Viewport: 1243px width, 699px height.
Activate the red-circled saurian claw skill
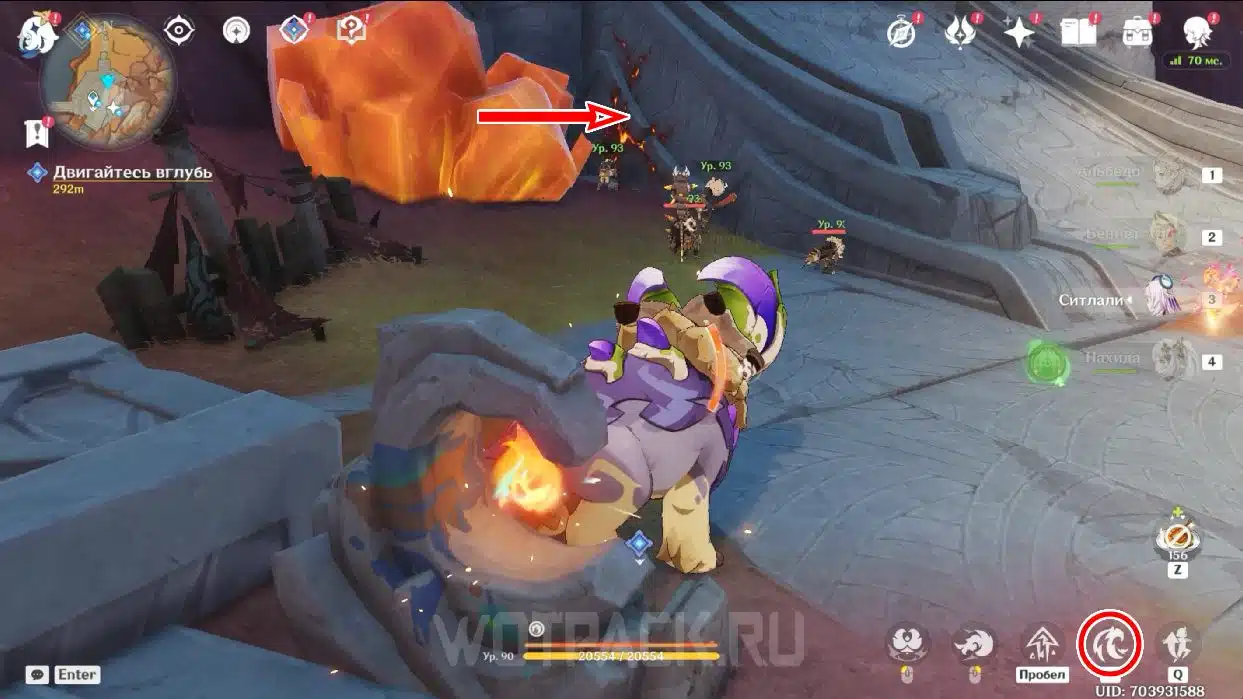1110,644
